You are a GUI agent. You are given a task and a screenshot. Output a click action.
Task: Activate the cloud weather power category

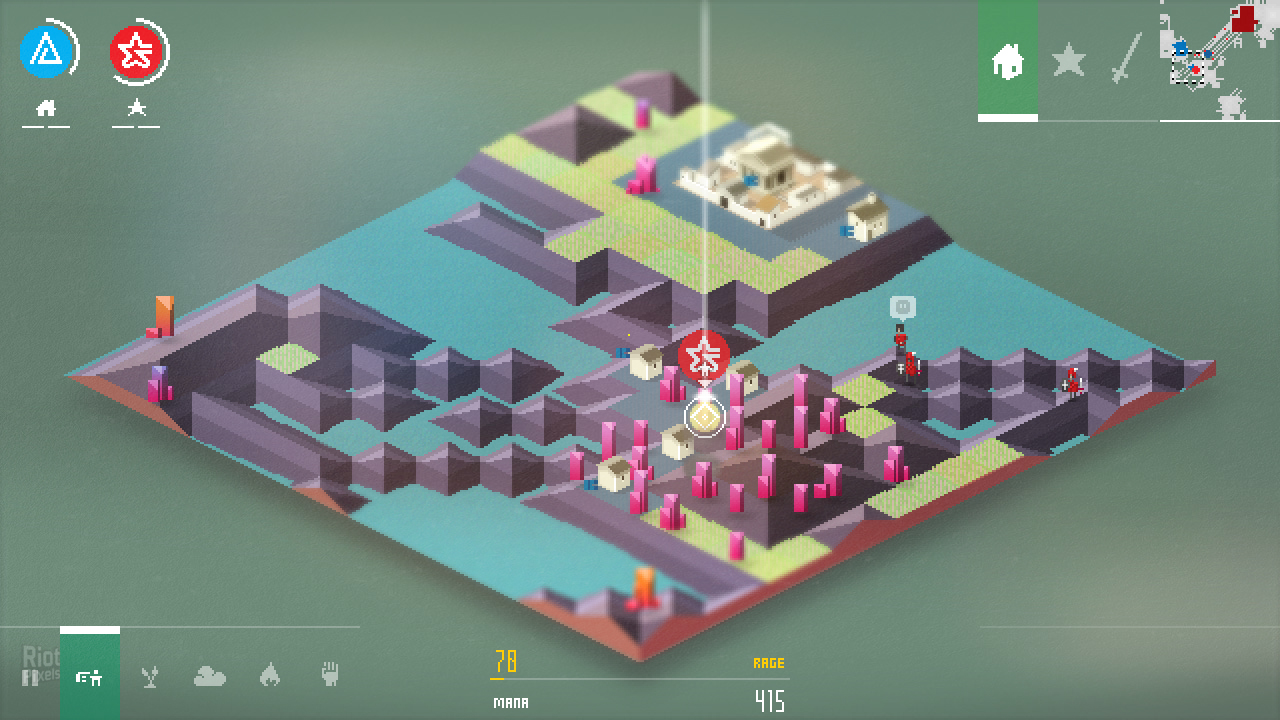[209, 677]
